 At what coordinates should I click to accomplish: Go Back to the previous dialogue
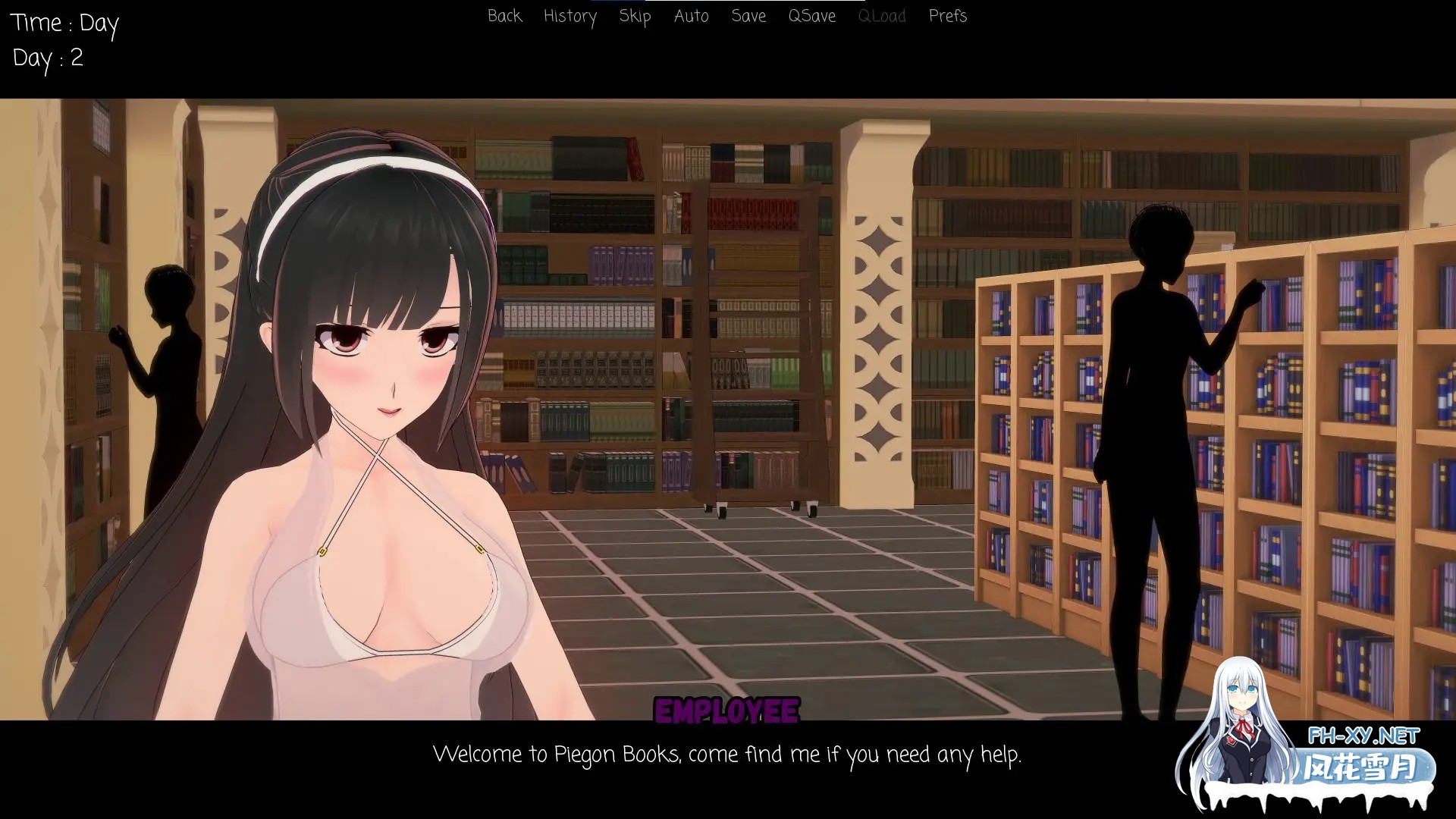504,16
